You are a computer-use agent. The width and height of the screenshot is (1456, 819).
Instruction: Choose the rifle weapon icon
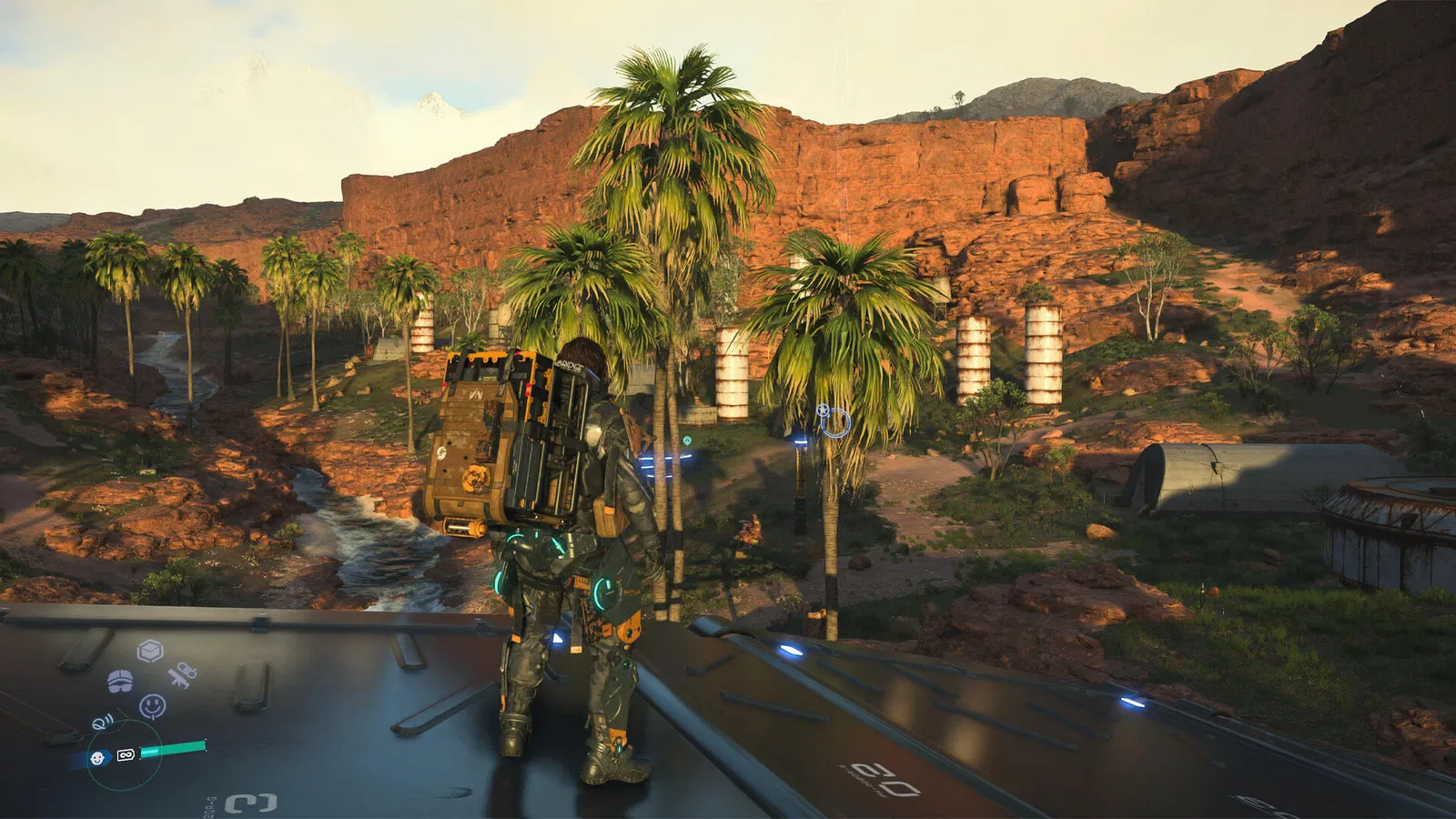[181, 675]
